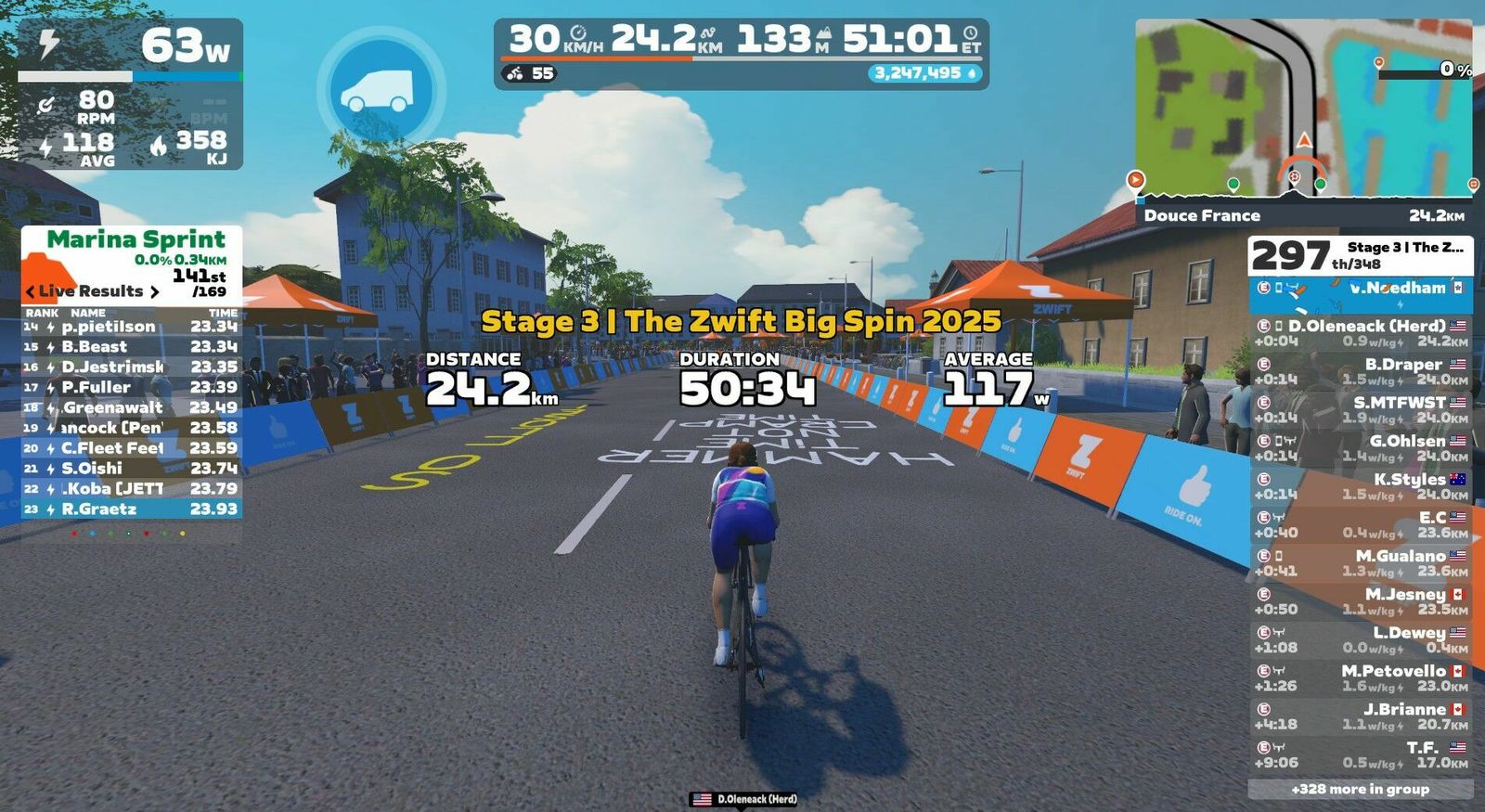
Task: Select R.Graetz in sprint results
Action: coord(131,509)
